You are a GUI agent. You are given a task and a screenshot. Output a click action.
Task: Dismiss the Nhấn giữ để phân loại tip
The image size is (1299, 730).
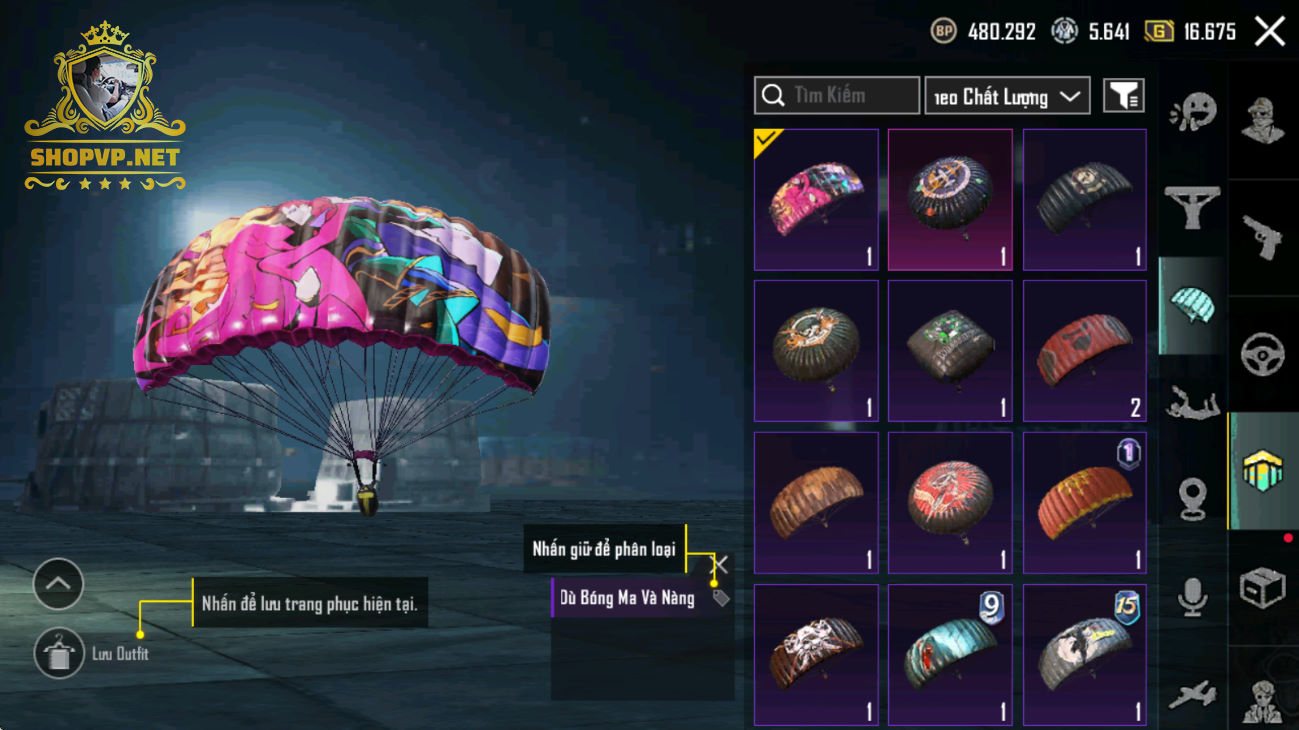tap(719, 564)
